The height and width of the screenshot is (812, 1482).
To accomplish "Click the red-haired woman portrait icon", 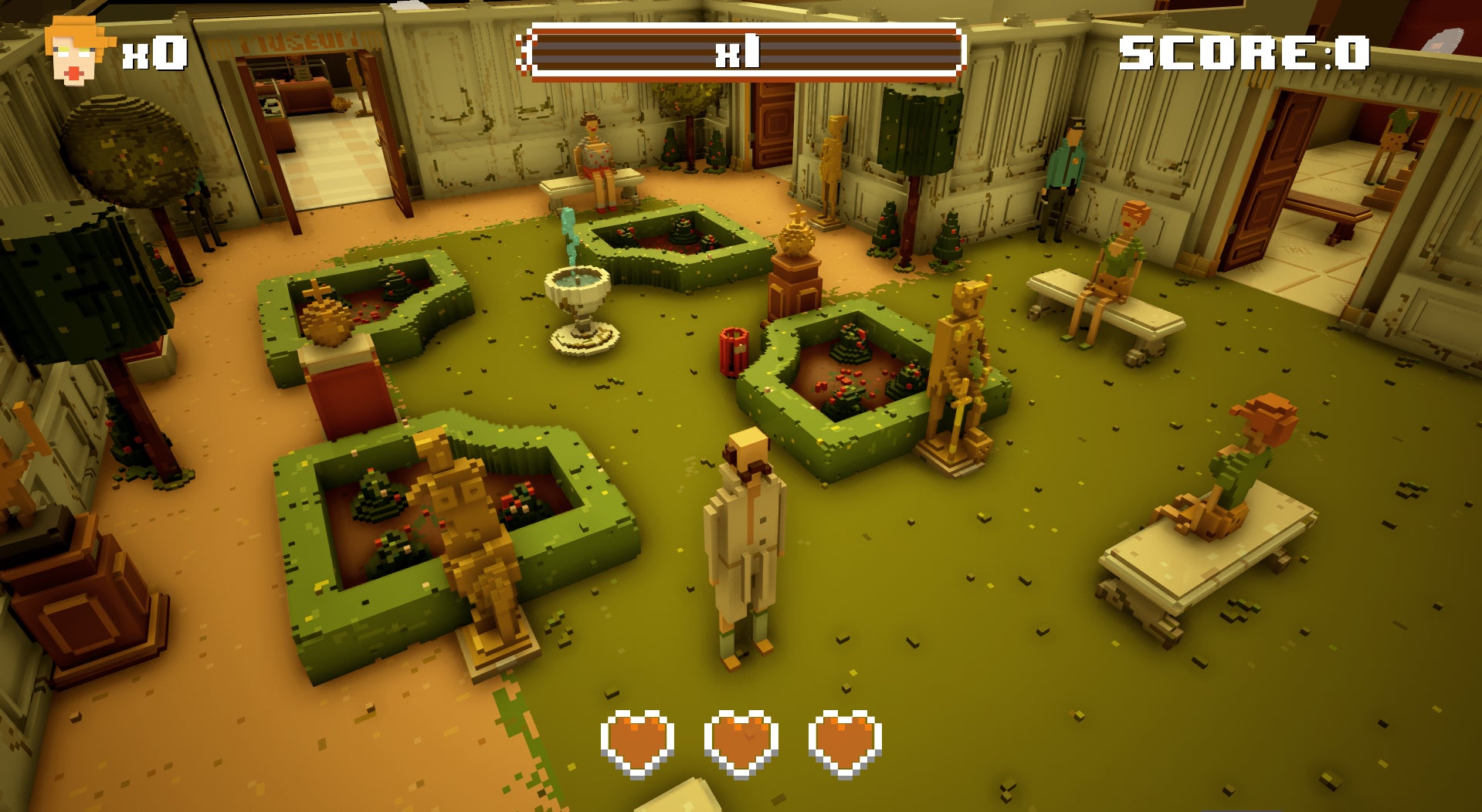I will pos(76,51).
